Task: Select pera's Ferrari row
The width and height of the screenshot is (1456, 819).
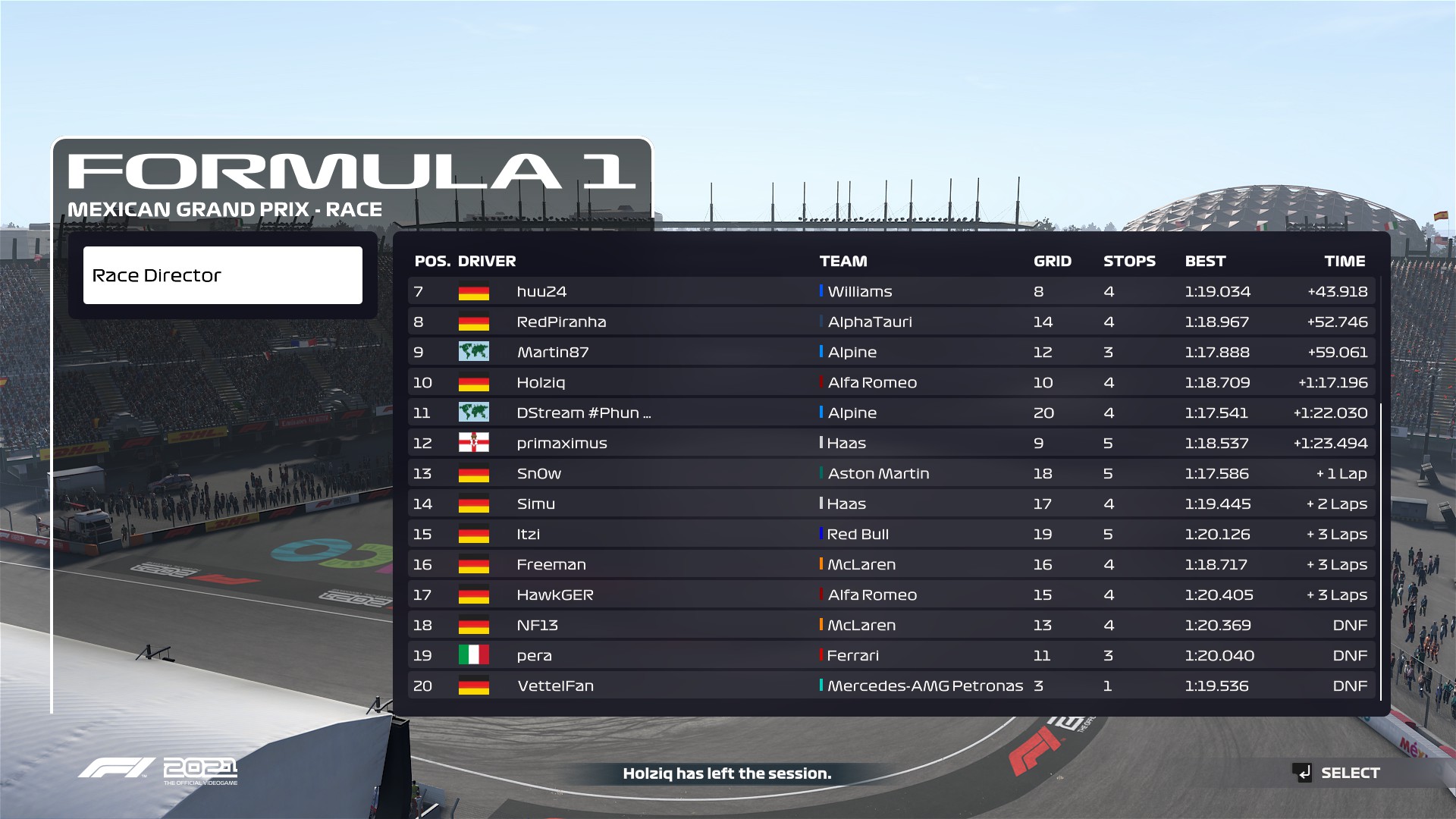Action: click(x=891, y=655)
